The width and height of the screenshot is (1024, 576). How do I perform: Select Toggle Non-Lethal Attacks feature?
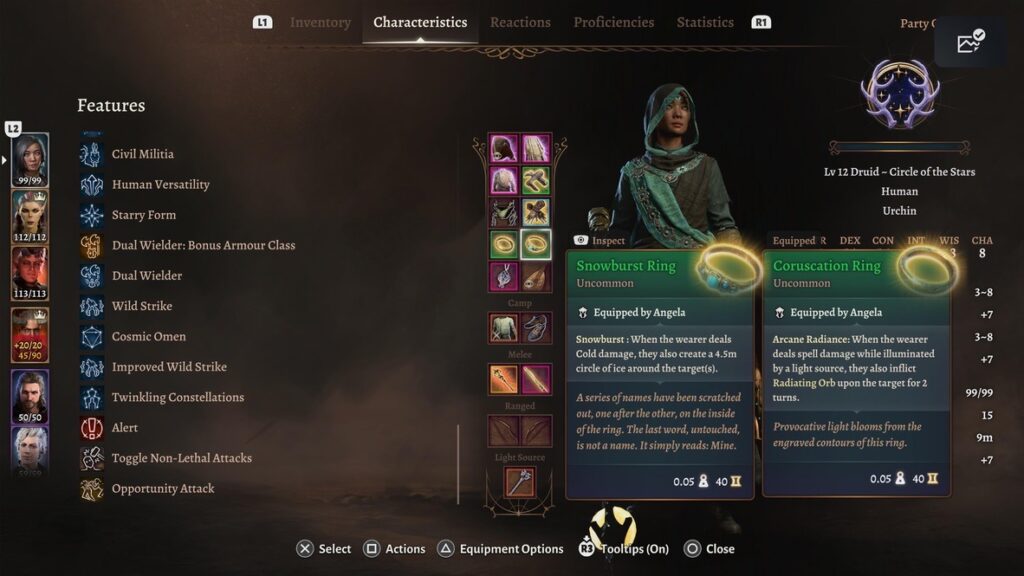[181, 458]
